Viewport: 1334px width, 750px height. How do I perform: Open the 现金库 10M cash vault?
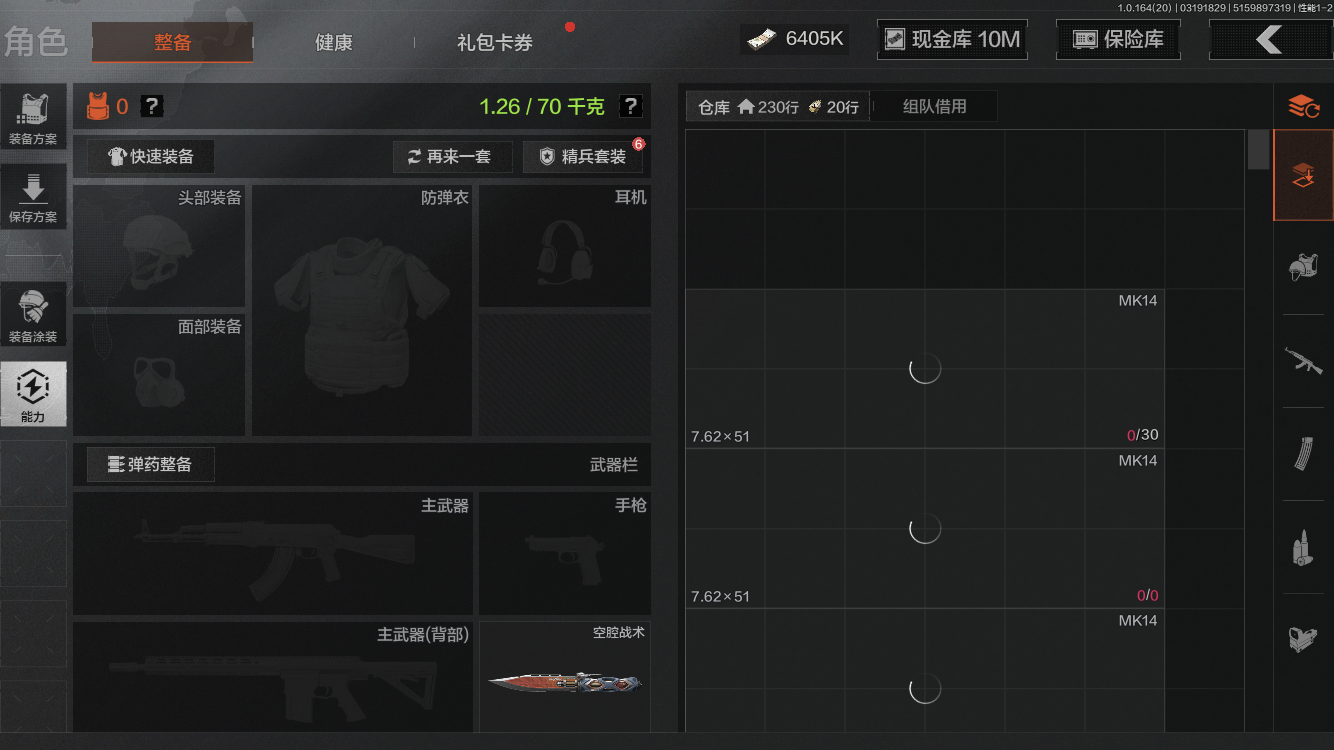coord(951,39)
